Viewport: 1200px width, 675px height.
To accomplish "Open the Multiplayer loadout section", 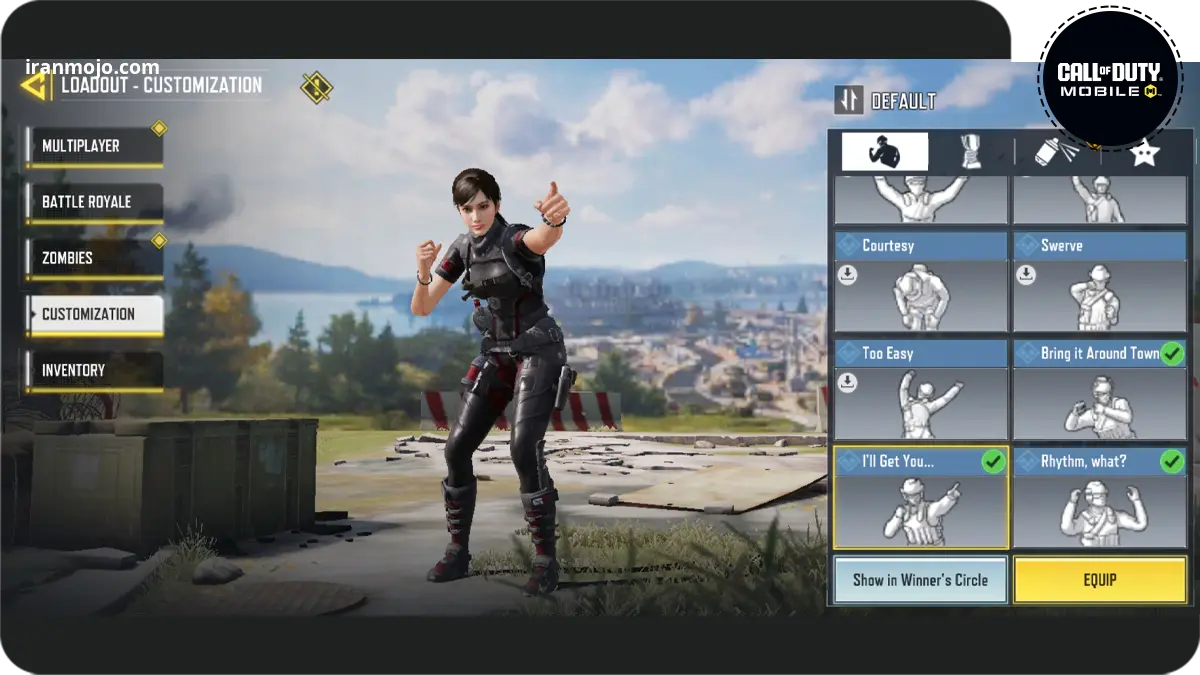I will (x=95, y=146).
